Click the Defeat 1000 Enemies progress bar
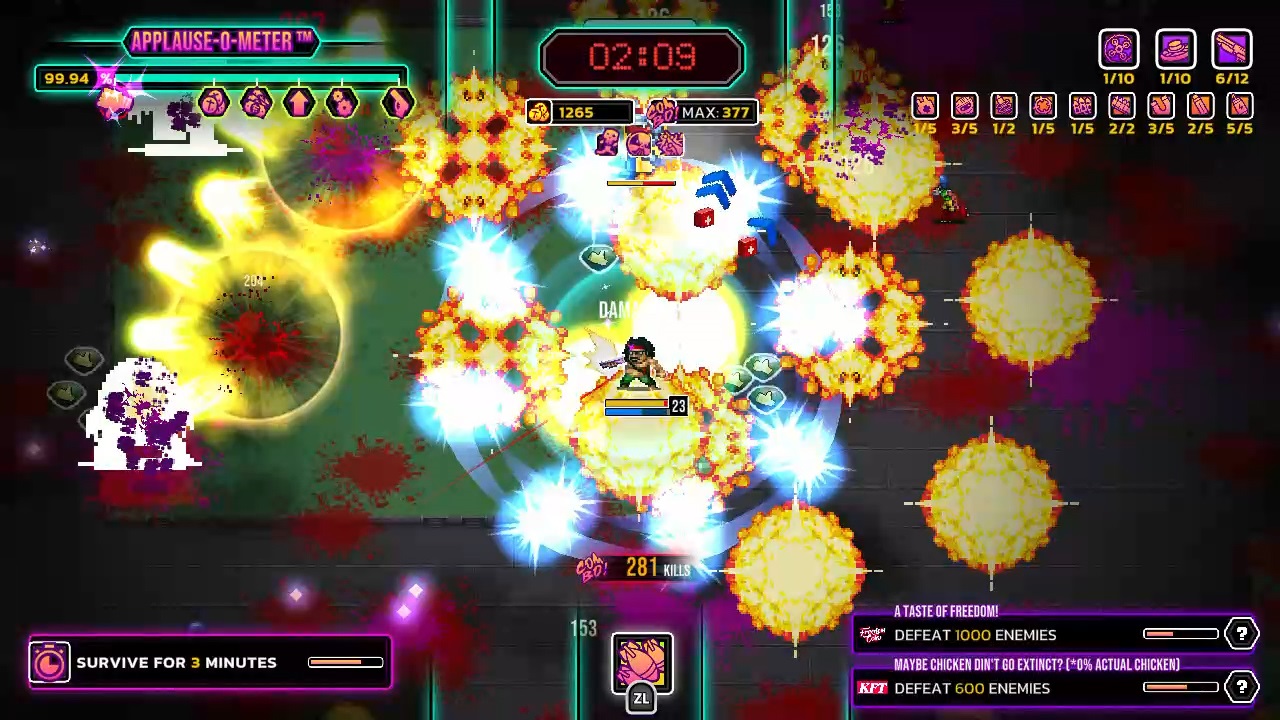Screen dimensions: 1280x720 pos(1181,633)
